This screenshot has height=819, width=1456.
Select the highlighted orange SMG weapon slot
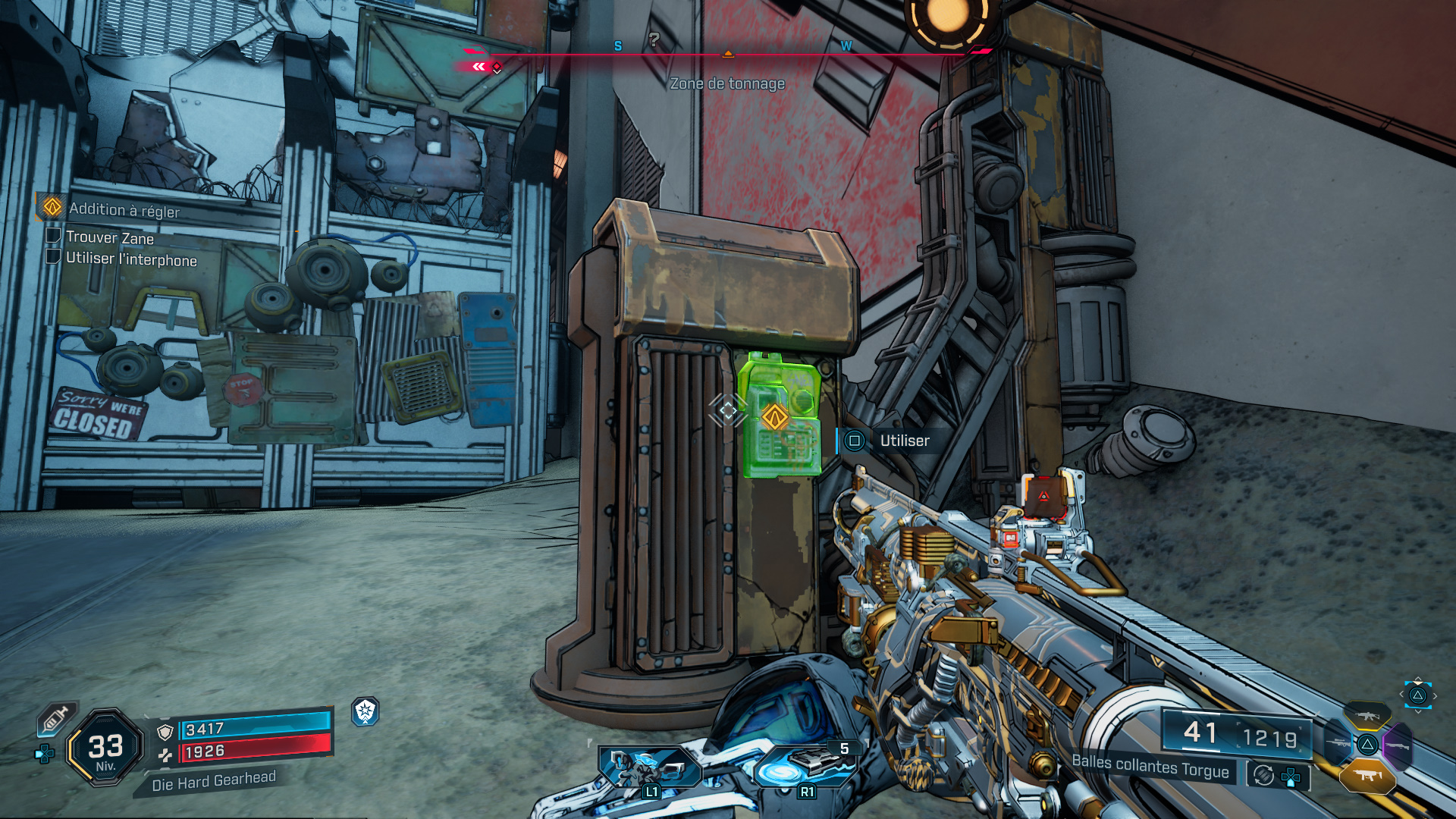pyautogui.click(x=1367, y=775)
